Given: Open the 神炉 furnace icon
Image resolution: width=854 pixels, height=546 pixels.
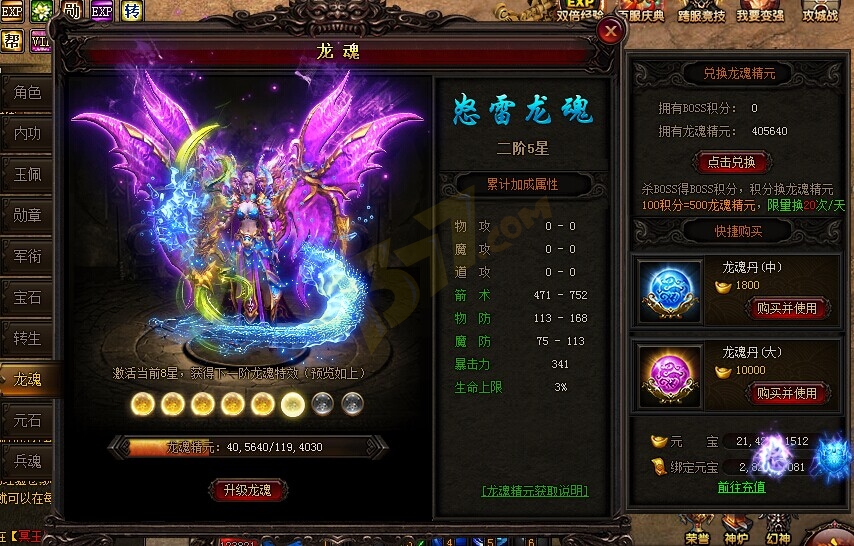Looking at the screenshot, I should tap(736, 534).
